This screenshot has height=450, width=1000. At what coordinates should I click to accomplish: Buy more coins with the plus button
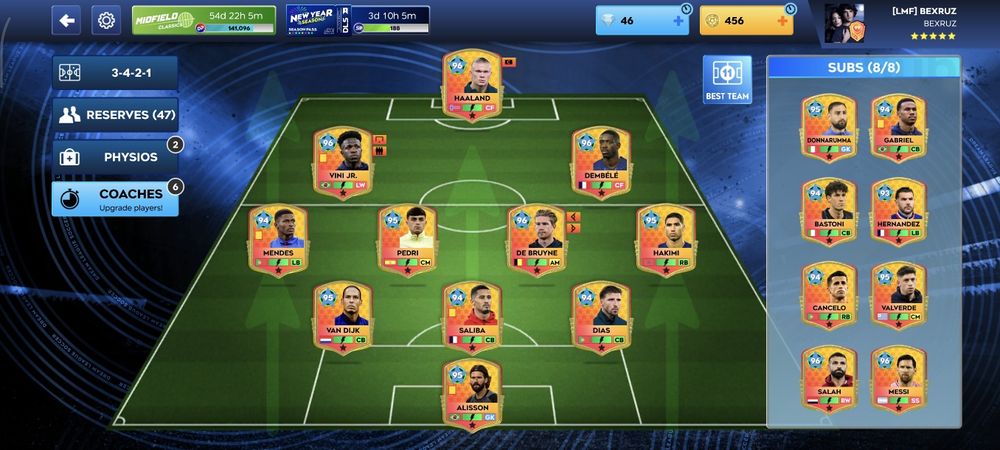(x=782, y=21)
